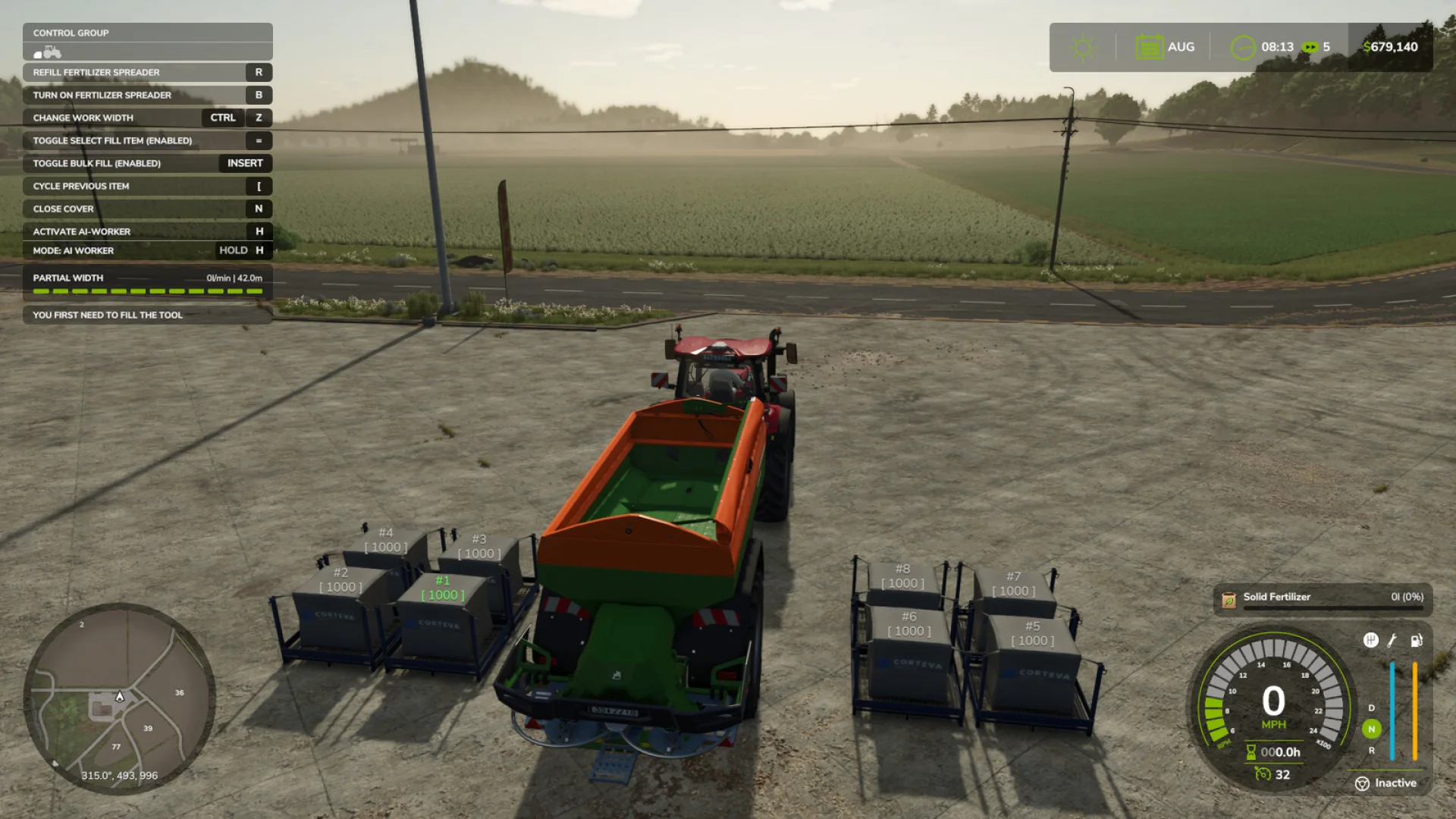Click the Solid Fertilizer bag icon

(x=1228, y=597)
